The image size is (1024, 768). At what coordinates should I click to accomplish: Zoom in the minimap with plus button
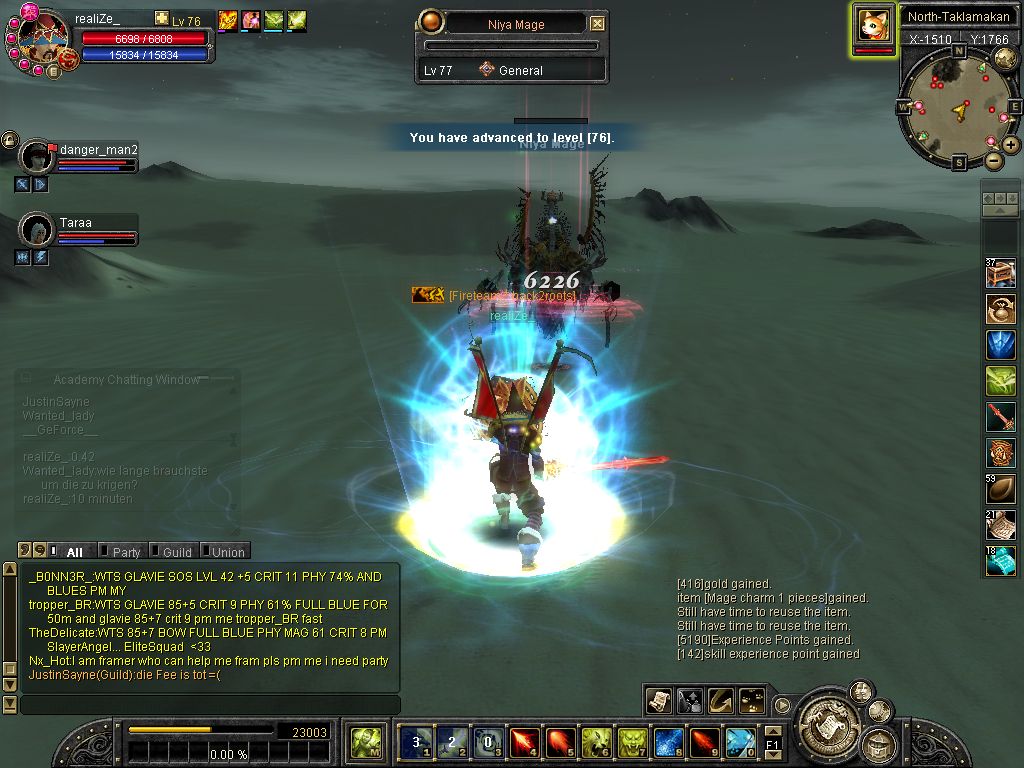click(1011, 145)
